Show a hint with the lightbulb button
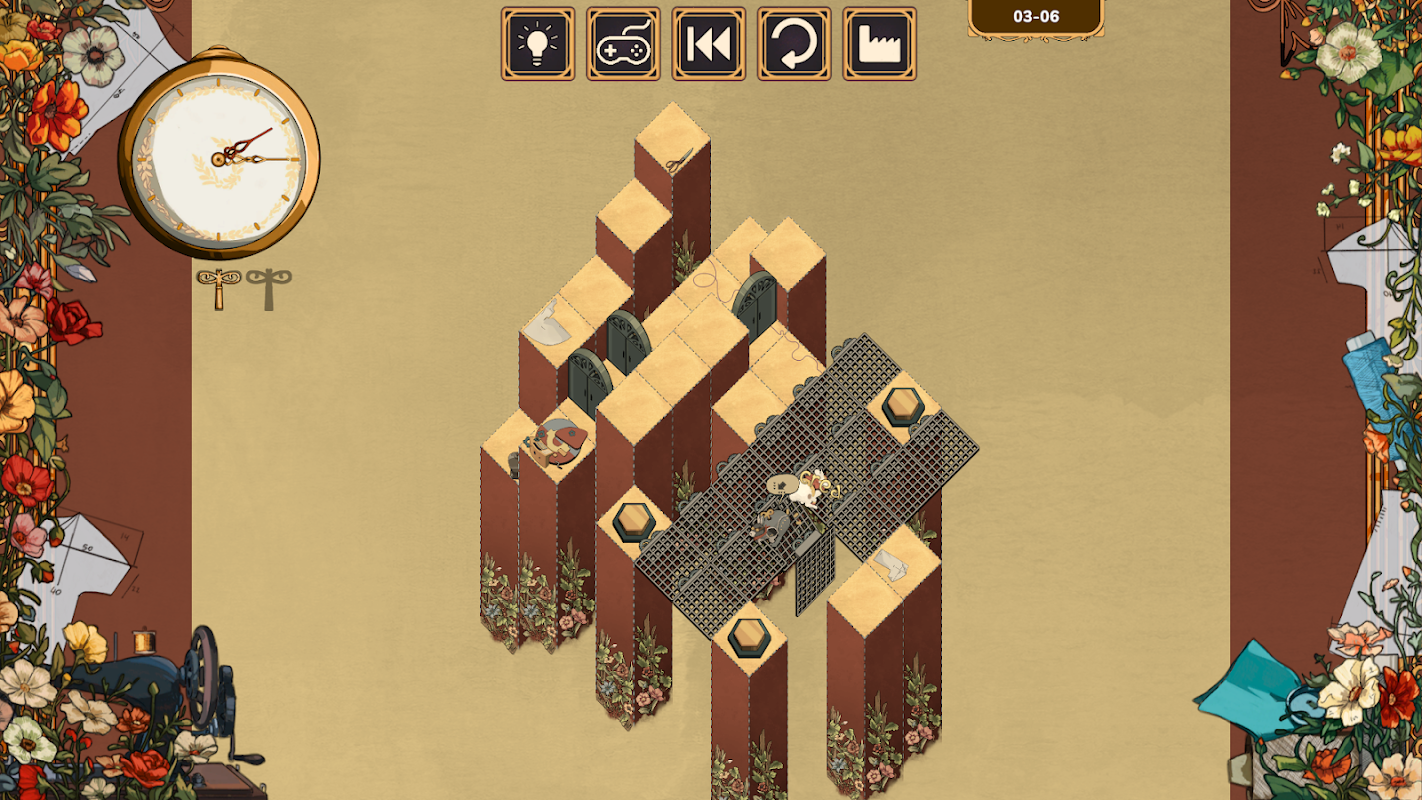 pyautogui.click(x=538, y=44)
